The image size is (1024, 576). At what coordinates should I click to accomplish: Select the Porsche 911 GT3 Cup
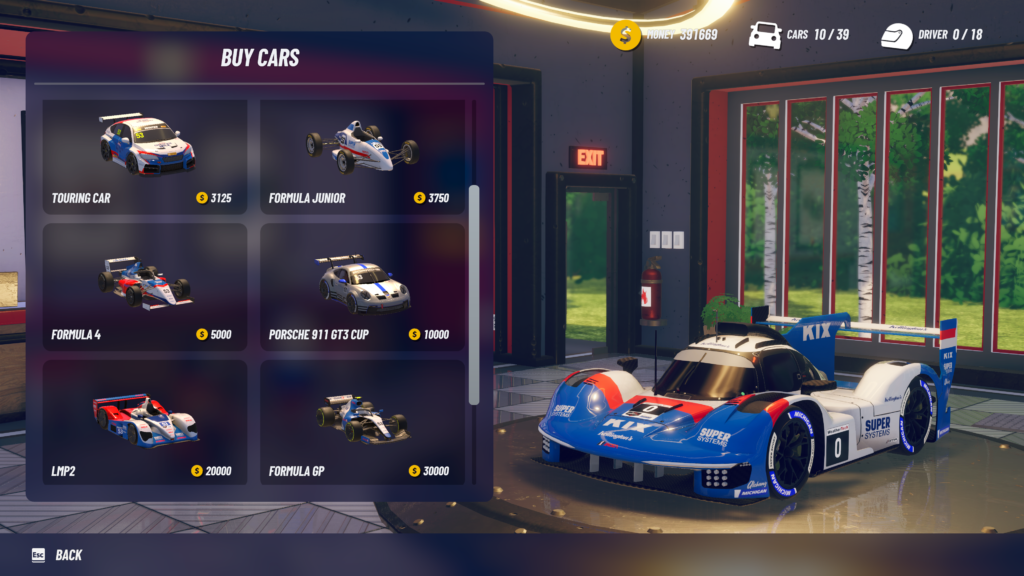point(362,287)
